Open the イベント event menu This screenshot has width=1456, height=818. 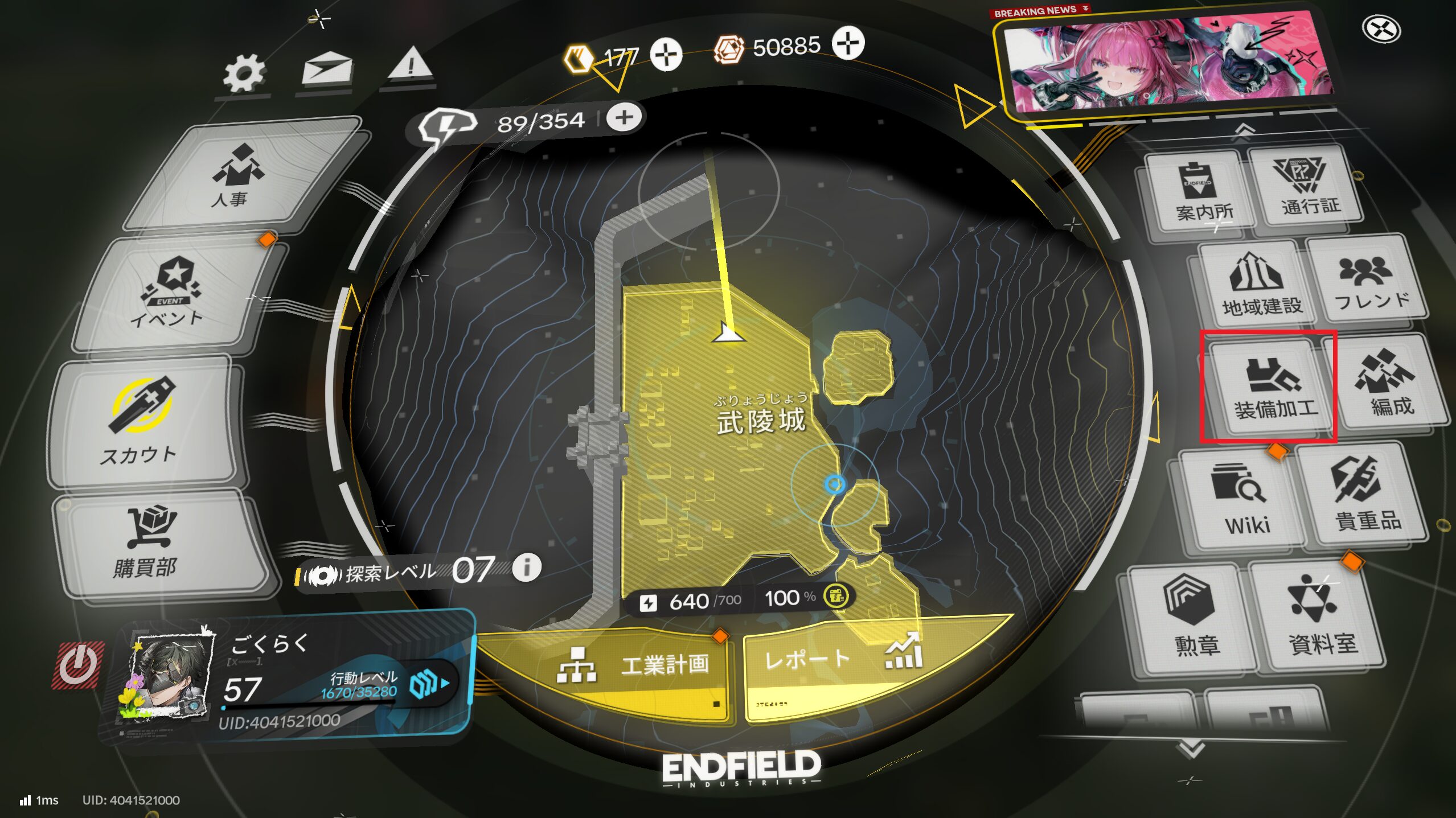click(171, 293)
